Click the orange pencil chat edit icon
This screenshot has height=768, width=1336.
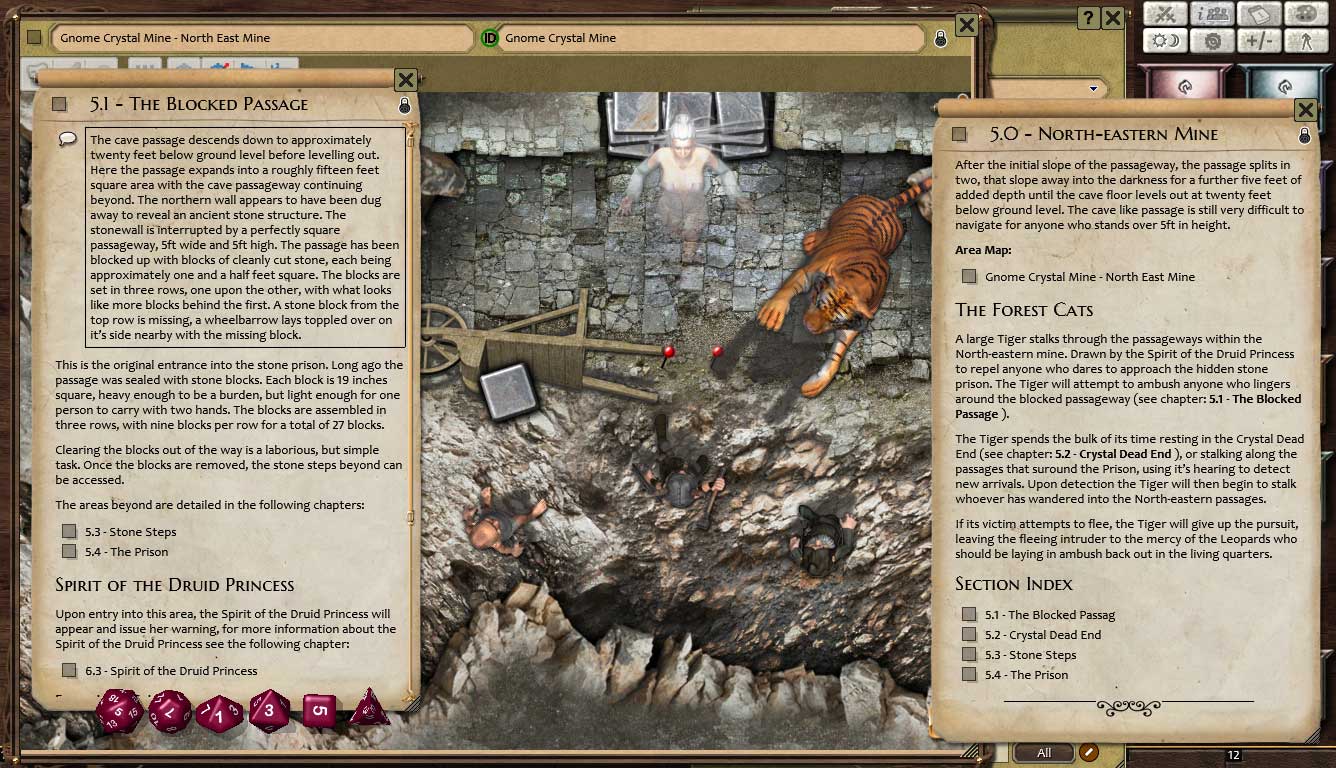click(x=1087, y=751)
